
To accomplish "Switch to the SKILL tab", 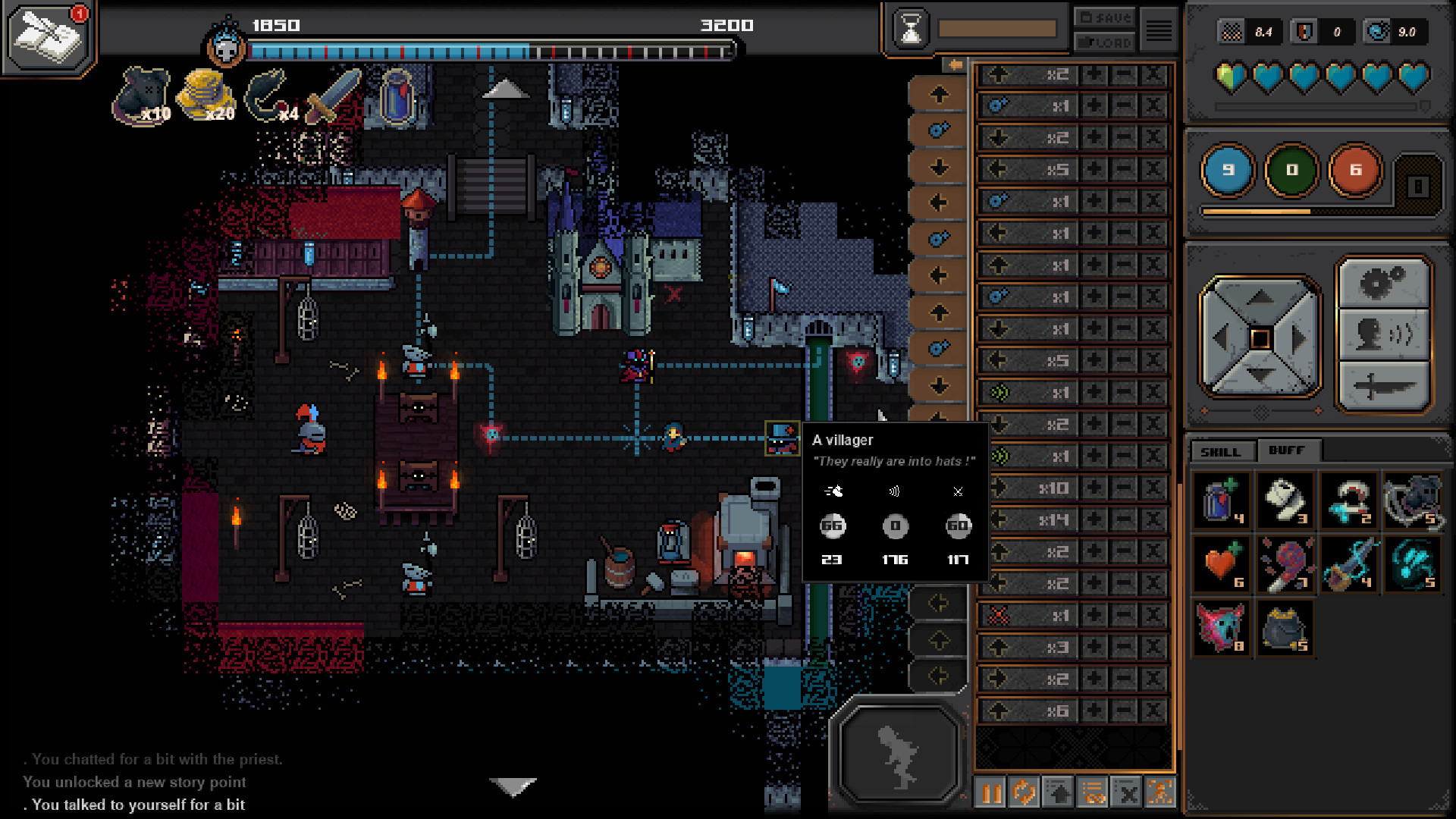I will coord(1222,451).
